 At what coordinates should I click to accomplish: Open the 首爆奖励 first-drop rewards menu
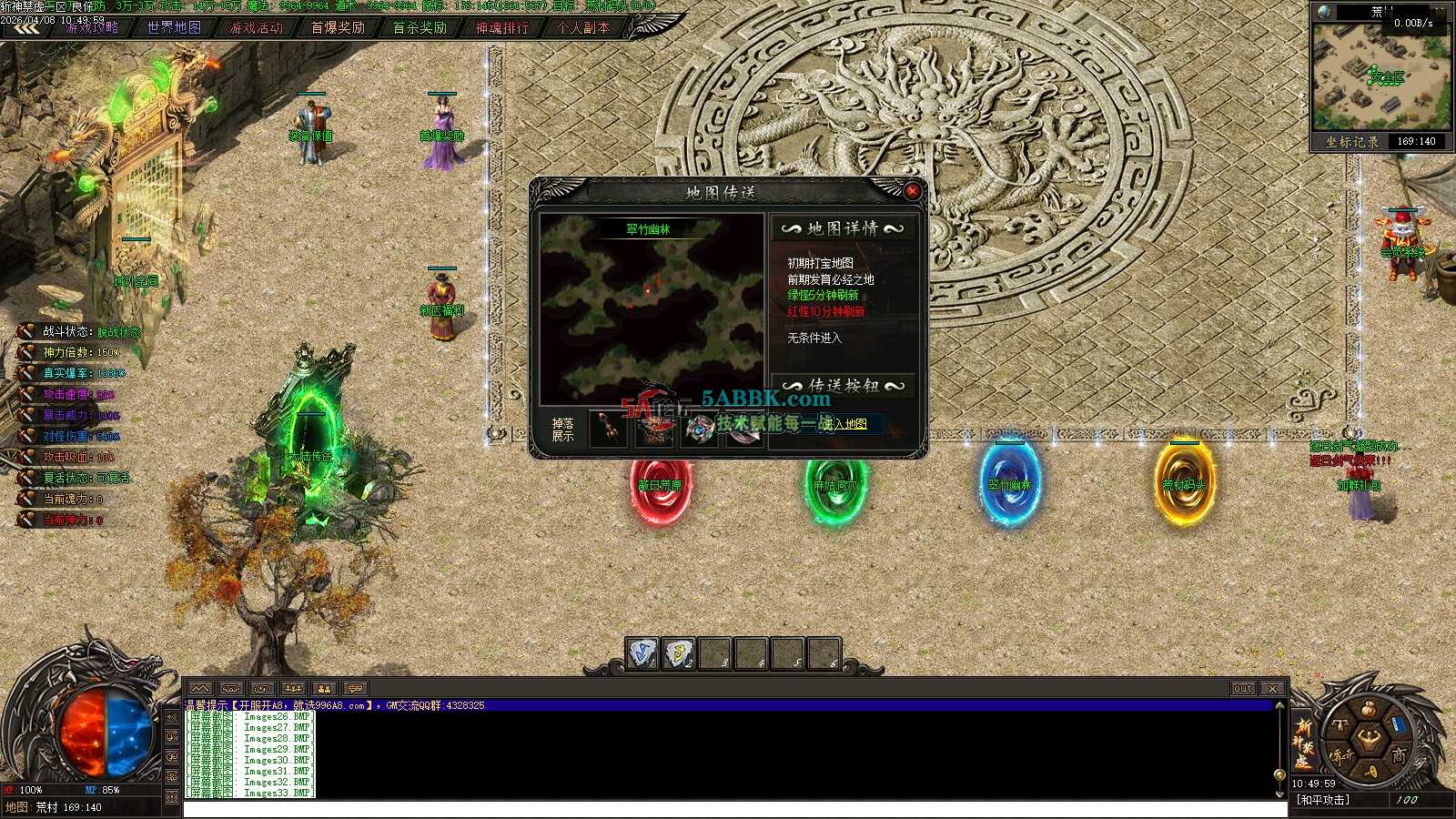pyautogui.click(x=338, y=27)
